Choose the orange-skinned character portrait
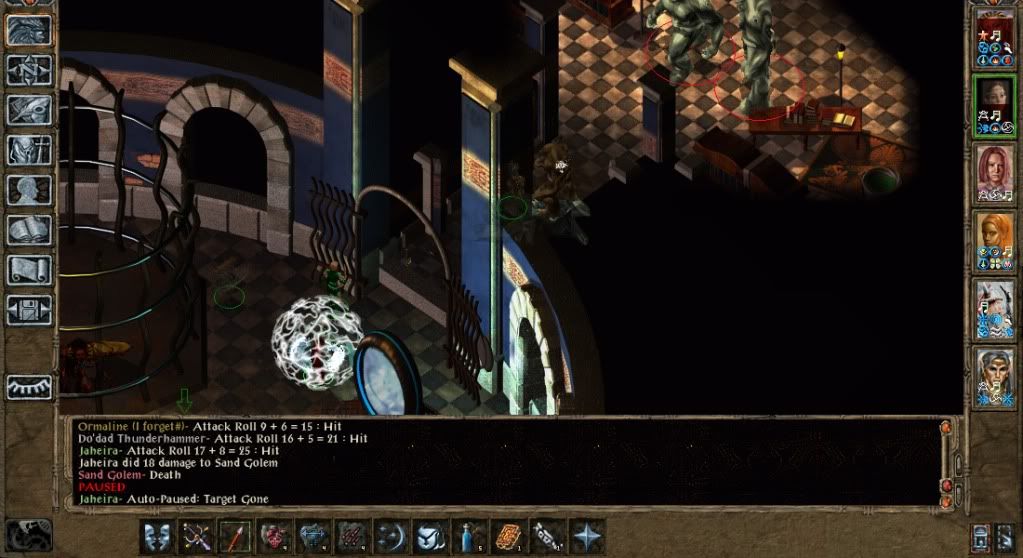This screenshot has width=1023, height=558. tap(994, 241)
